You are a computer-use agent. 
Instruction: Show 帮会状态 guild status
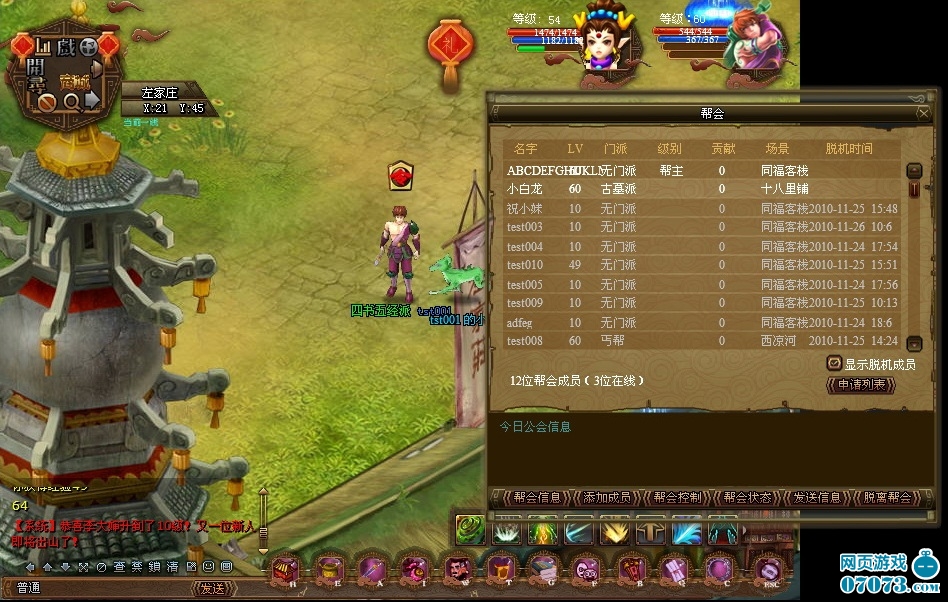[746, 497]
